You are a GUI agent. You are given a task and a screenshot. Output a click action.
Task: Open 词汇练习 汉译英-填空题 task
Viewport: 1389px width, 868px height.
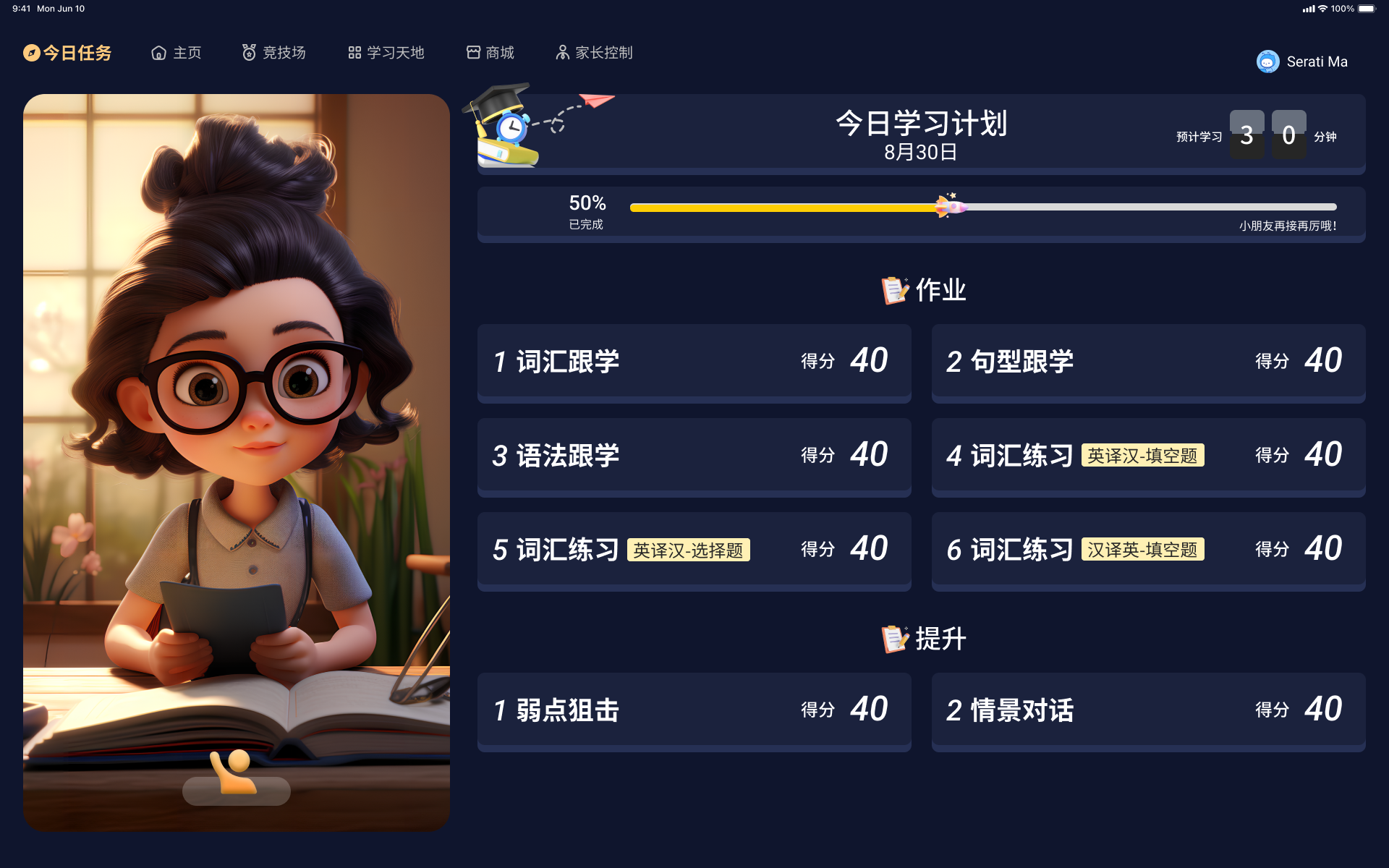[x=1148, y=549]
